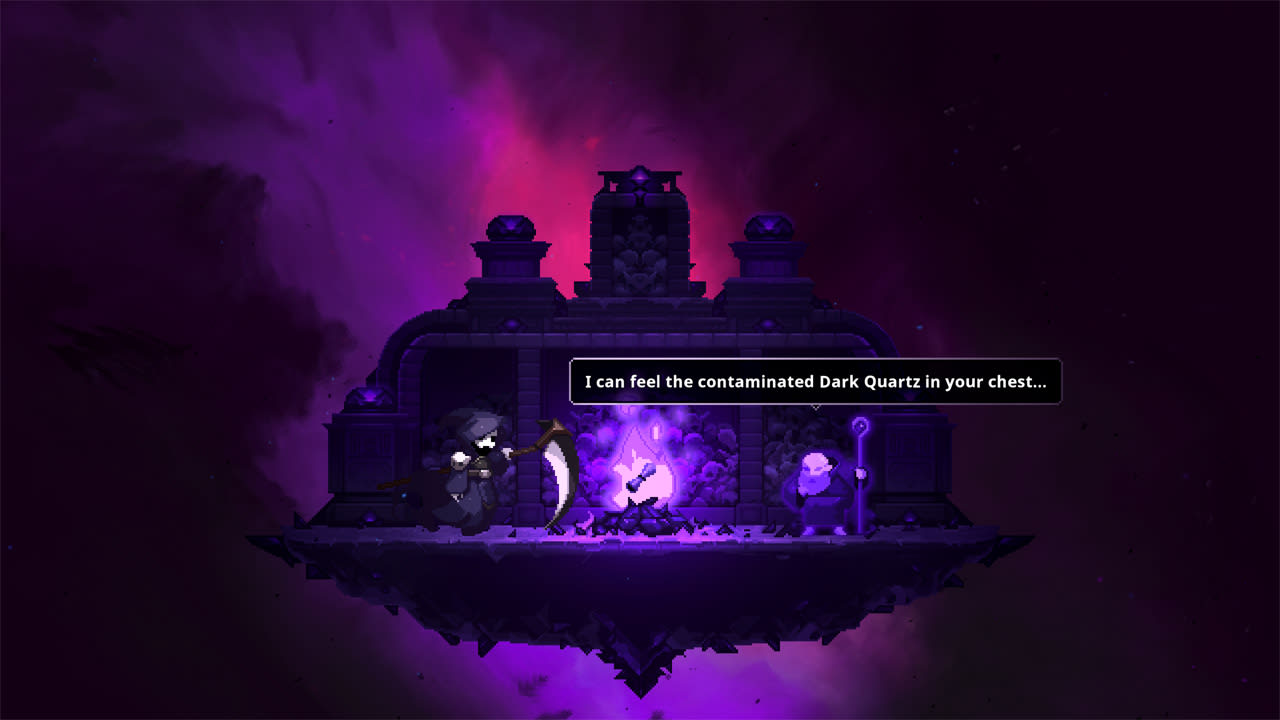Click the purple gem atop the central shrine
The image size is (1280, 720).
(x=639, y=176)
